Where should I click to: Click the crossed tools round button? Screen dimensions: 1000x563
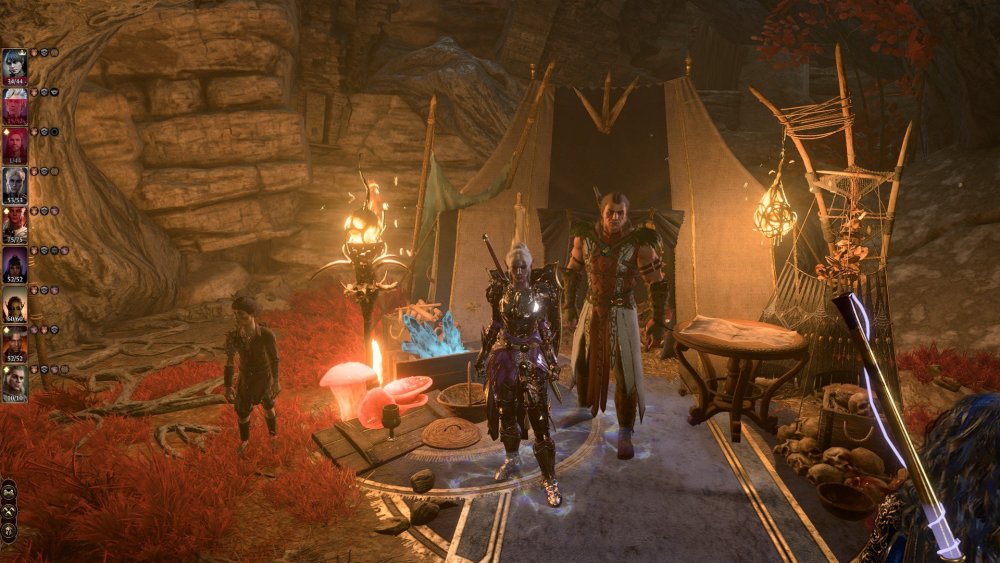tap(9, 510)
